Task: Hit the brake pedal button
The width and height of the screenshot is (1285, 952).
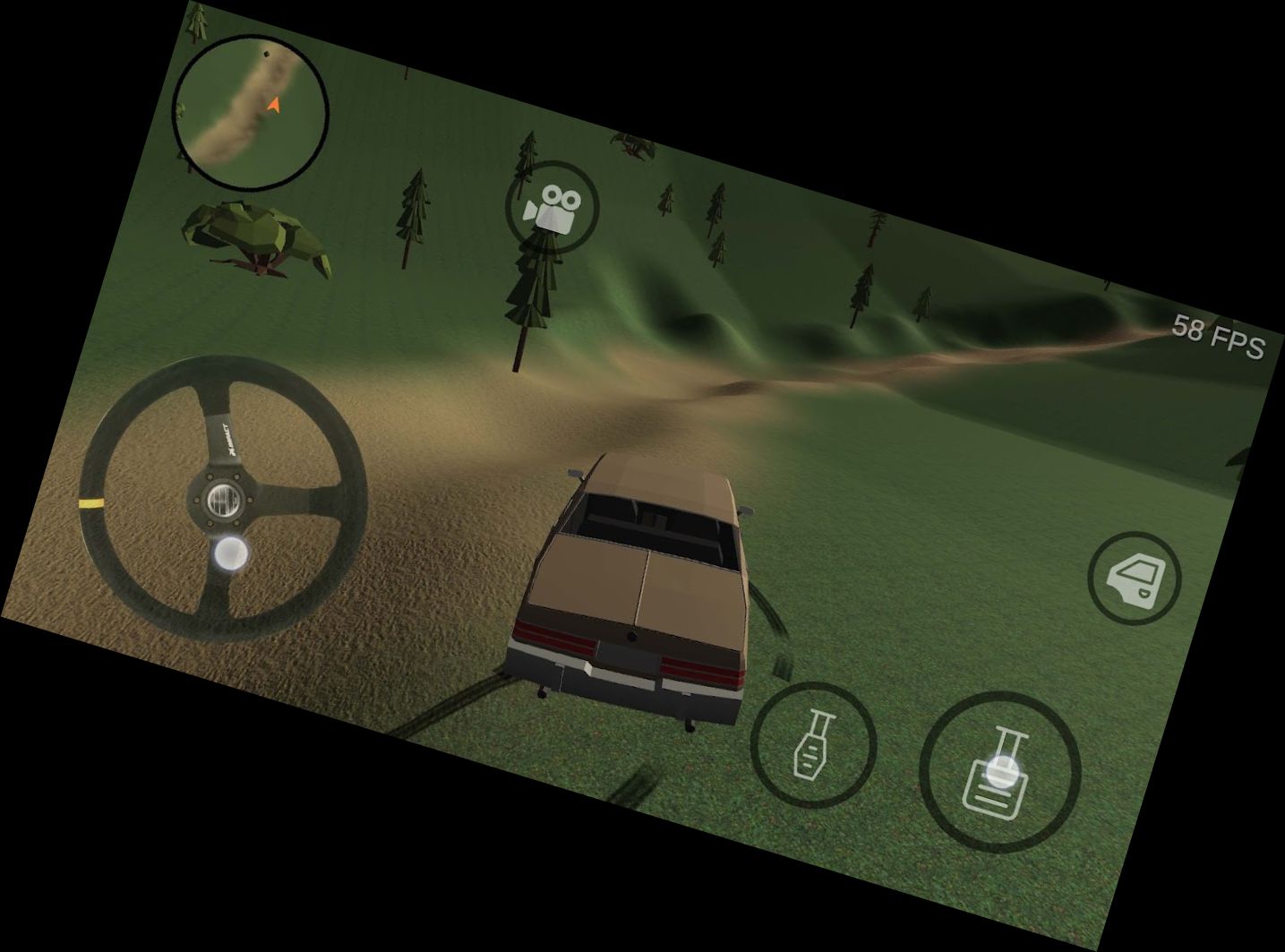Action: point(812,744)
